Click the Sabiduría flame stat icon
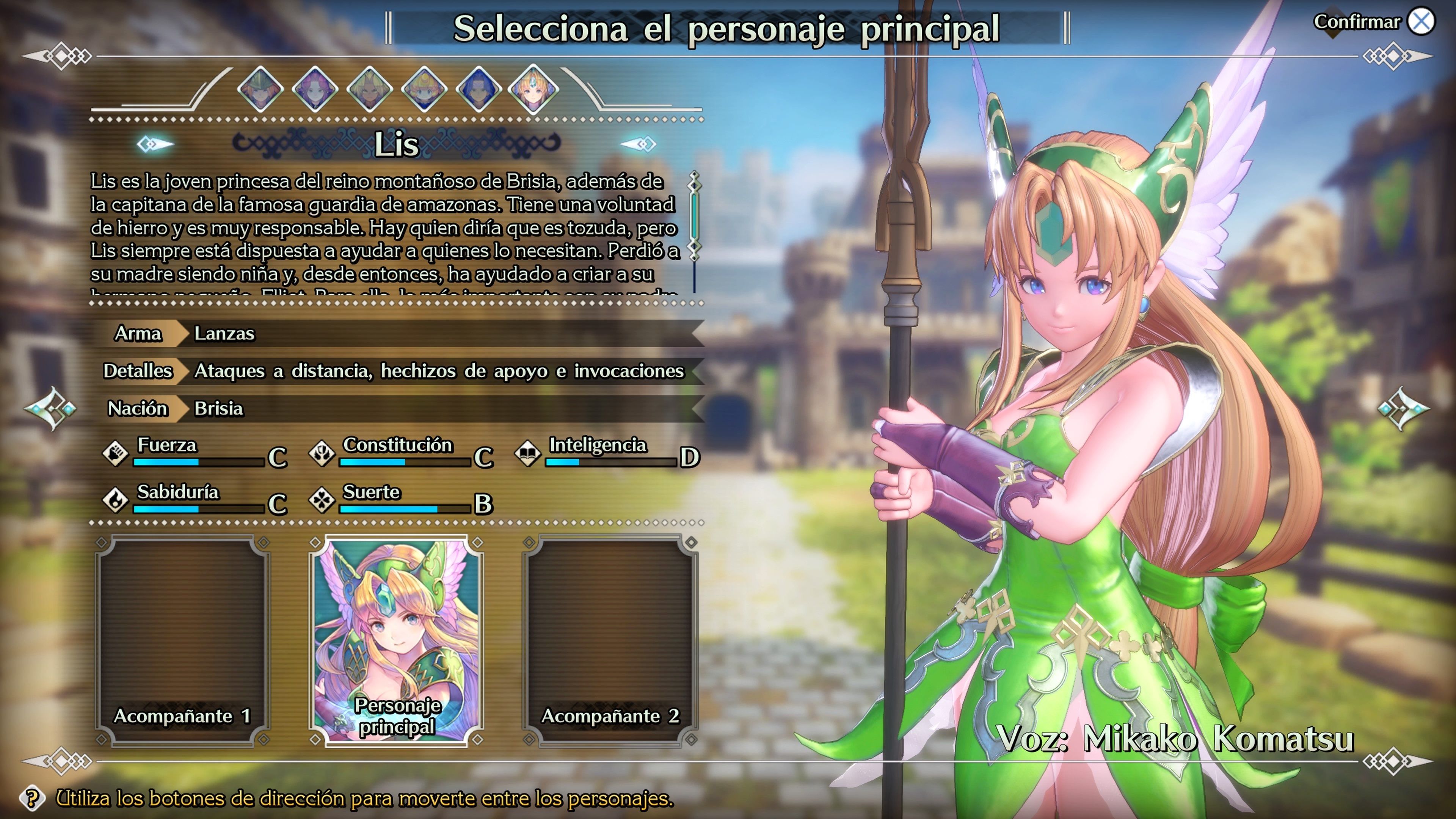The width and height of the screenshot is (1456, 819). (116, 500)
